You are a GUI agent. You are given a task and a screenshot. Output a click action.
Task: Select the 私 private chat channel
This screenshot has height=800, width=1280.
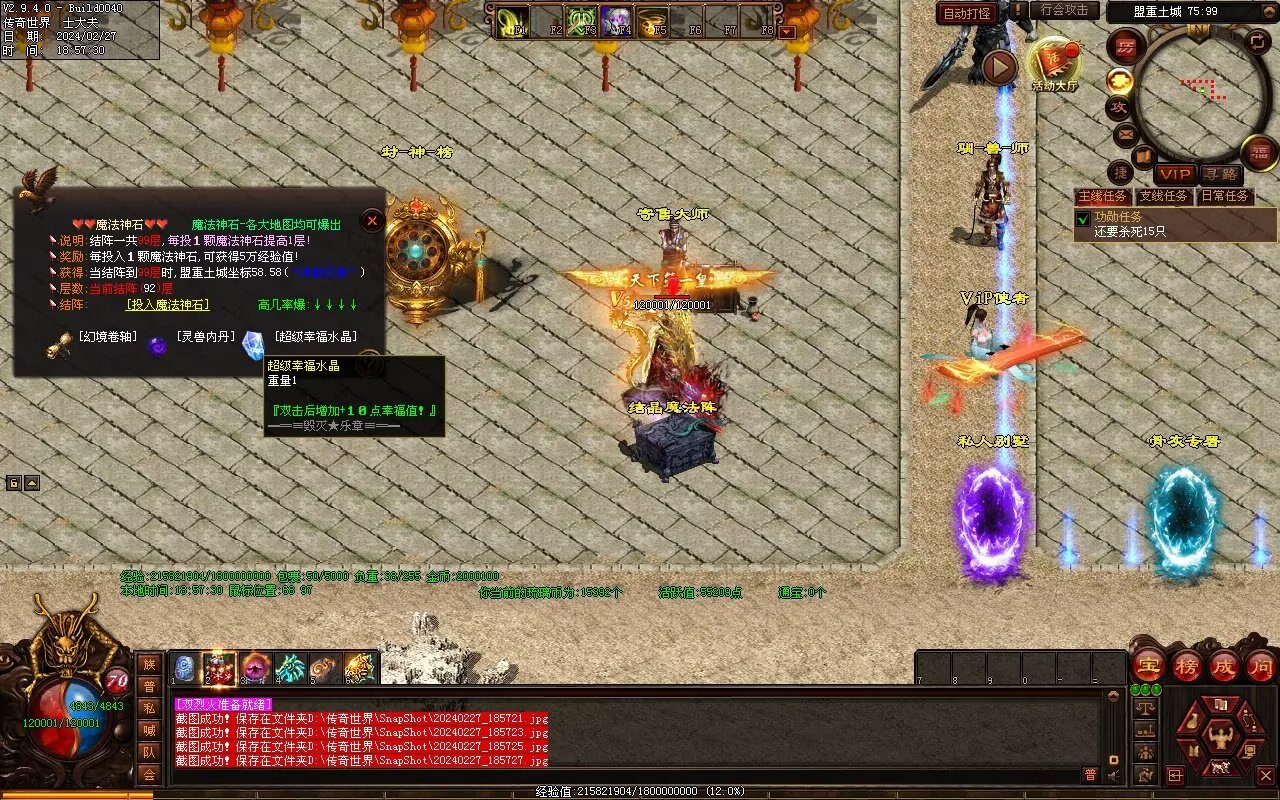(x=149, y=708)
